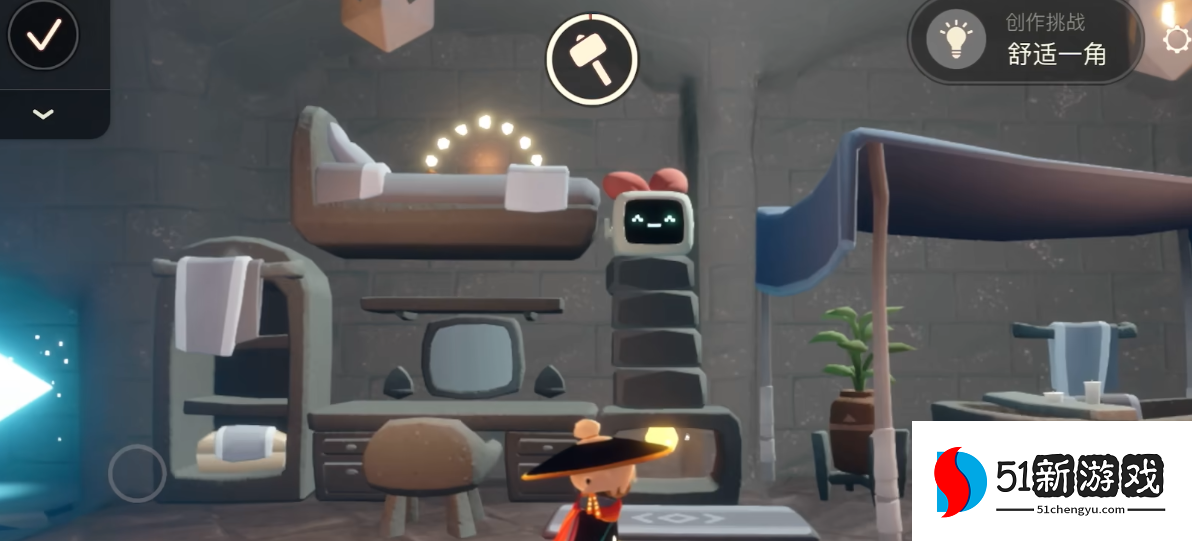Tap the hammer build tool icon

[591, 58]
